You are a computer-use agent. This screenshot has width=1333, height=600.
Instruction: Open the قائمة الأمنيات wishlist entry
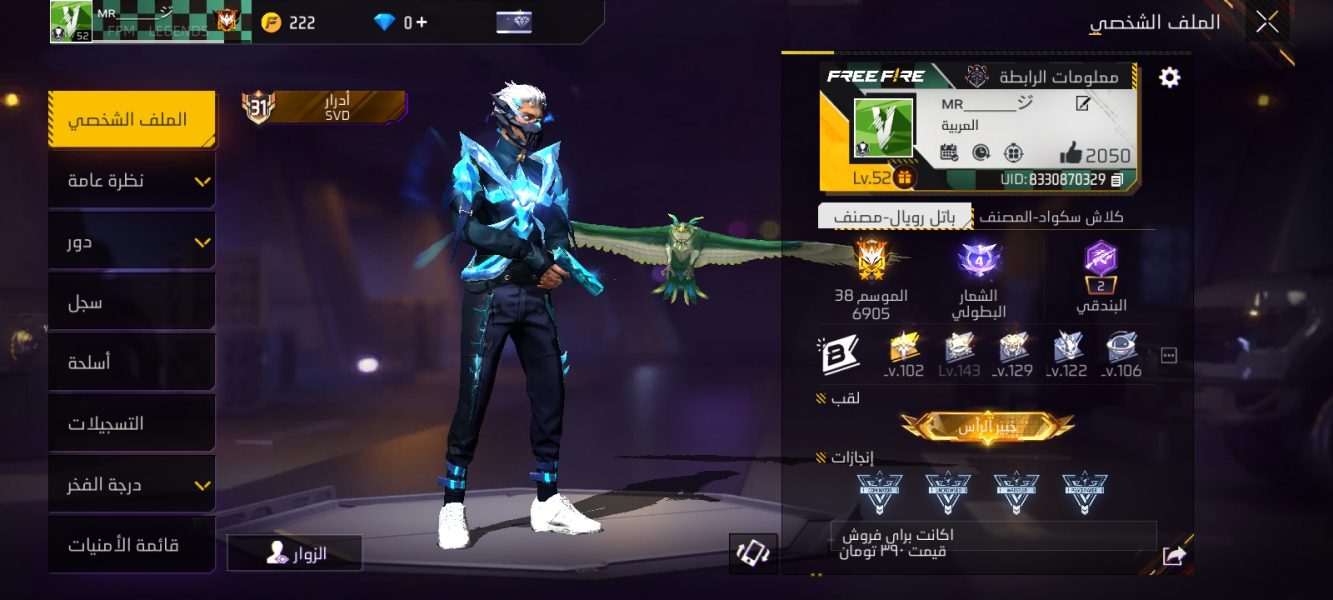132,546
